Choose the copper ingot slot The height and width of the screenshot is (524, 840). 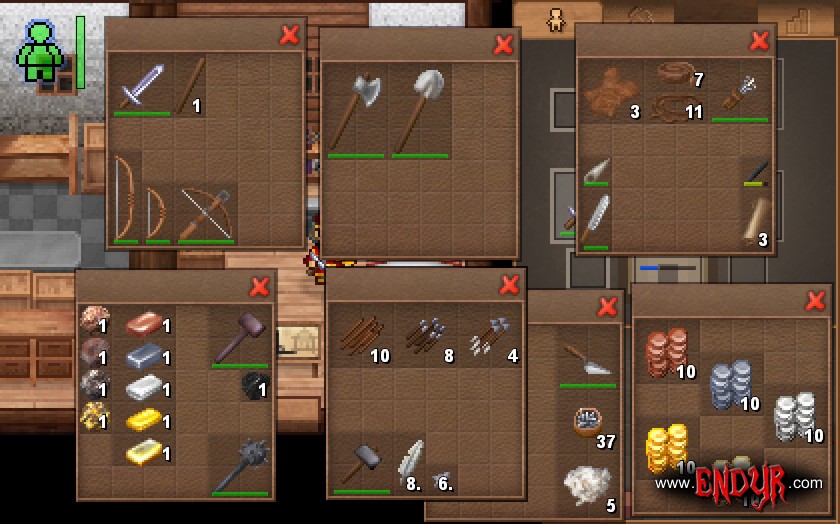(144, 325)
